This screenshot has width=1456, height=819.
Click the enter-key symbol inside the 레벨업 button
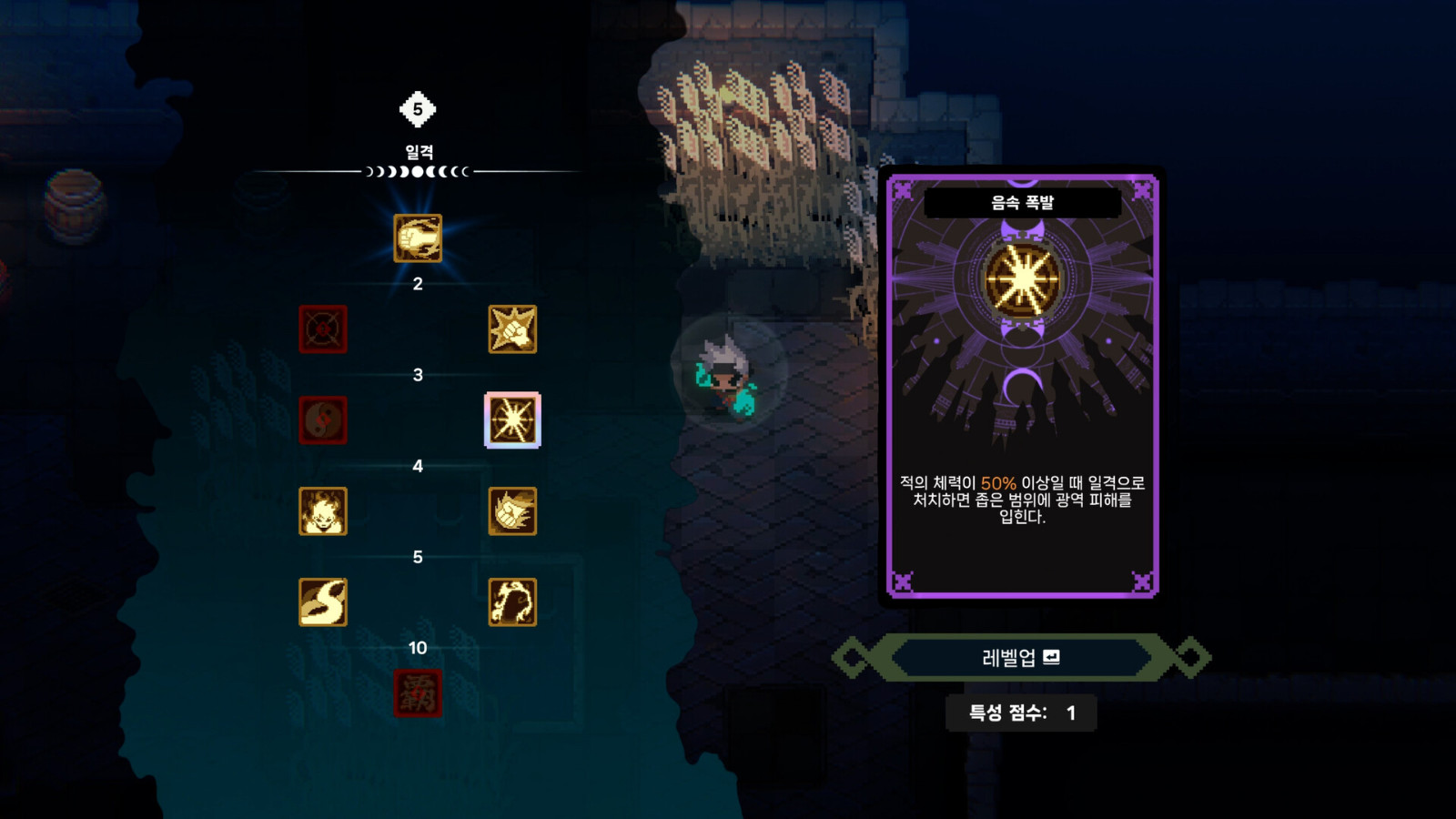pyautogui.click(x=1050, y=657)
